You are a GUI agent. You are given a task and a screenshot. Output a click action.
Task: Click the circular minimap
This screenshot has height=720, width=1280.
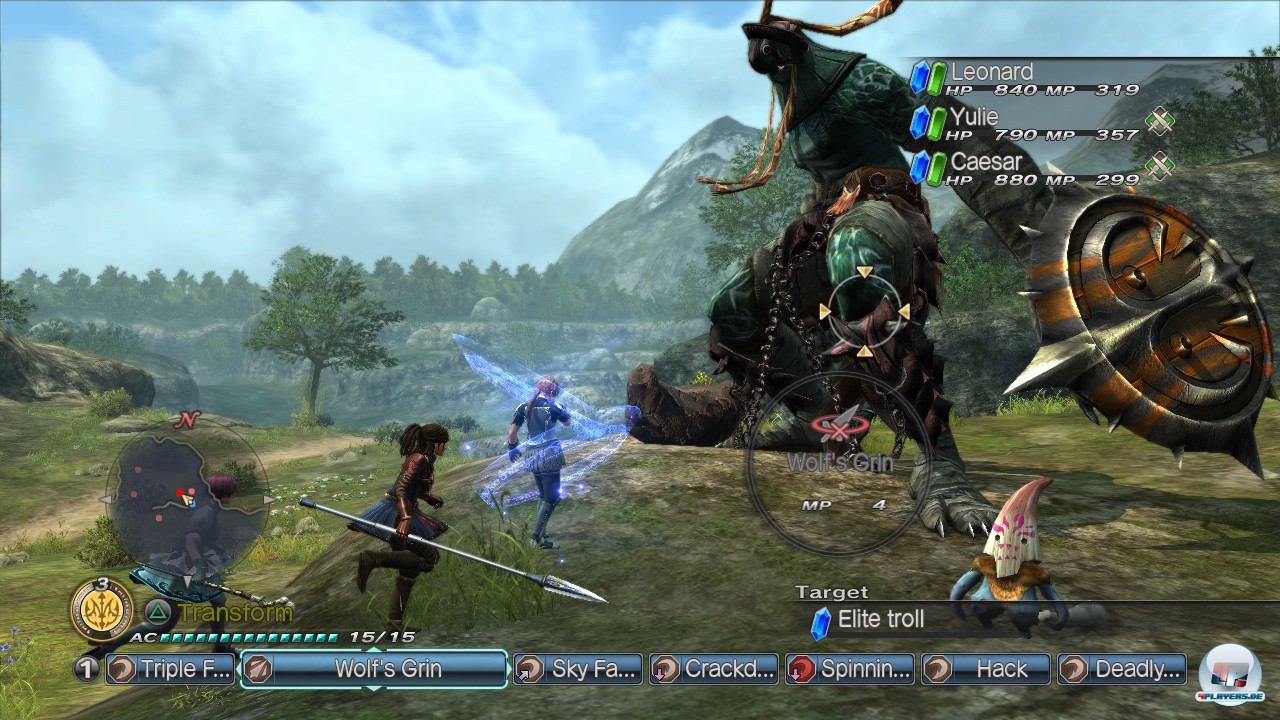coord(185,498)
